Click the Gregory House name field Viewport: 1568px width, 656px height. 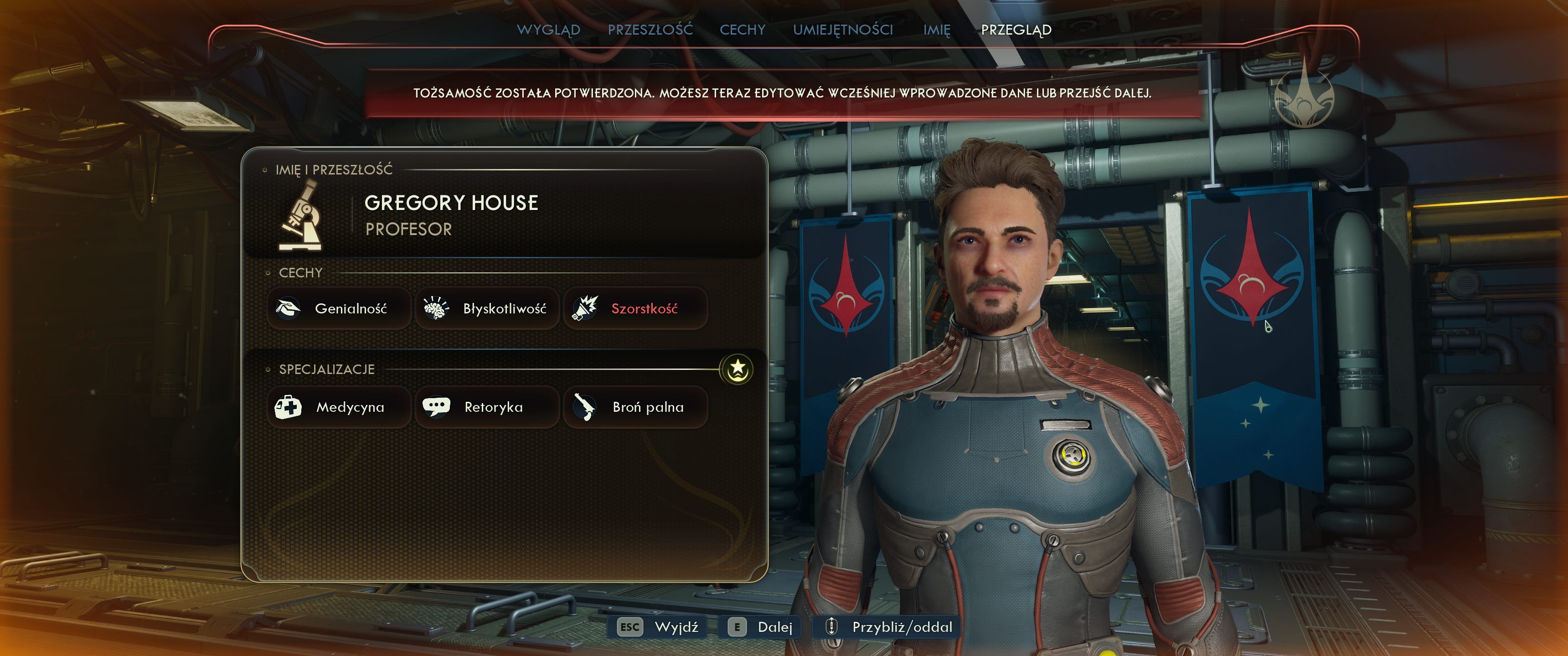451,203
